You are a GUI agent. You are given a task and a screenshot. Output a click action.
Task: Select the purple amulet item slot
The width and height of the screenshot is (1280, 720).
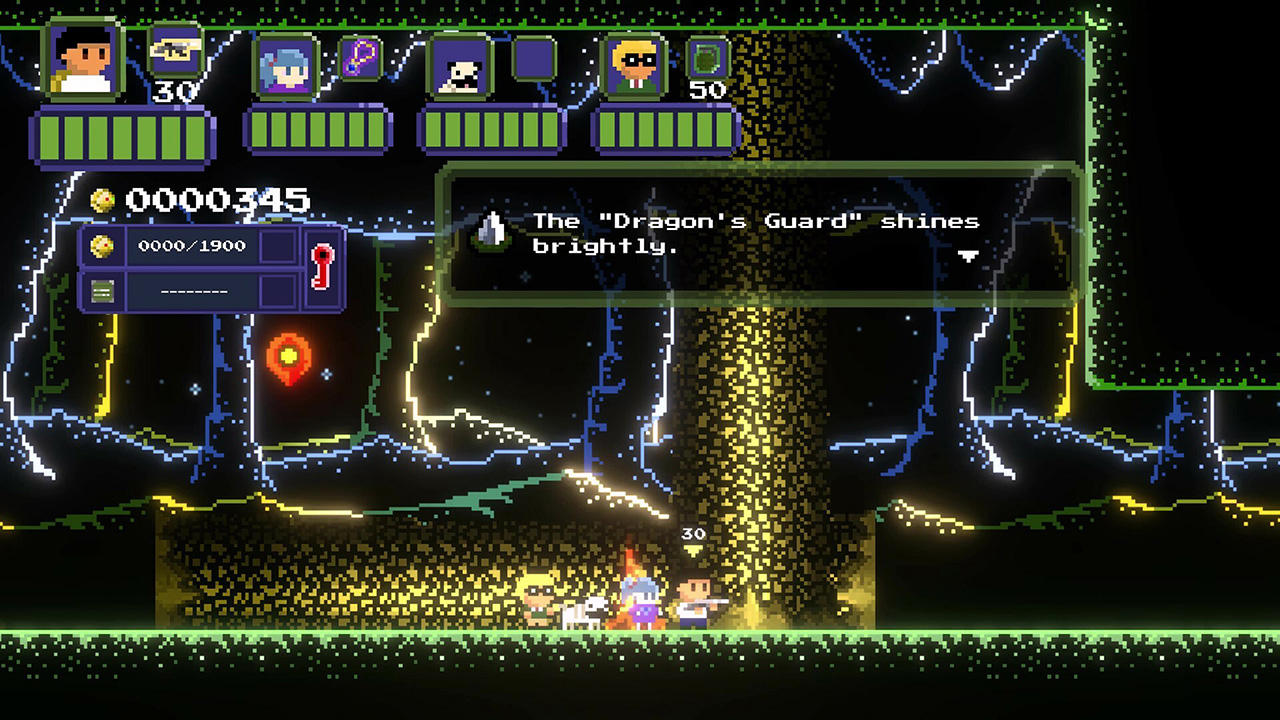360,57
